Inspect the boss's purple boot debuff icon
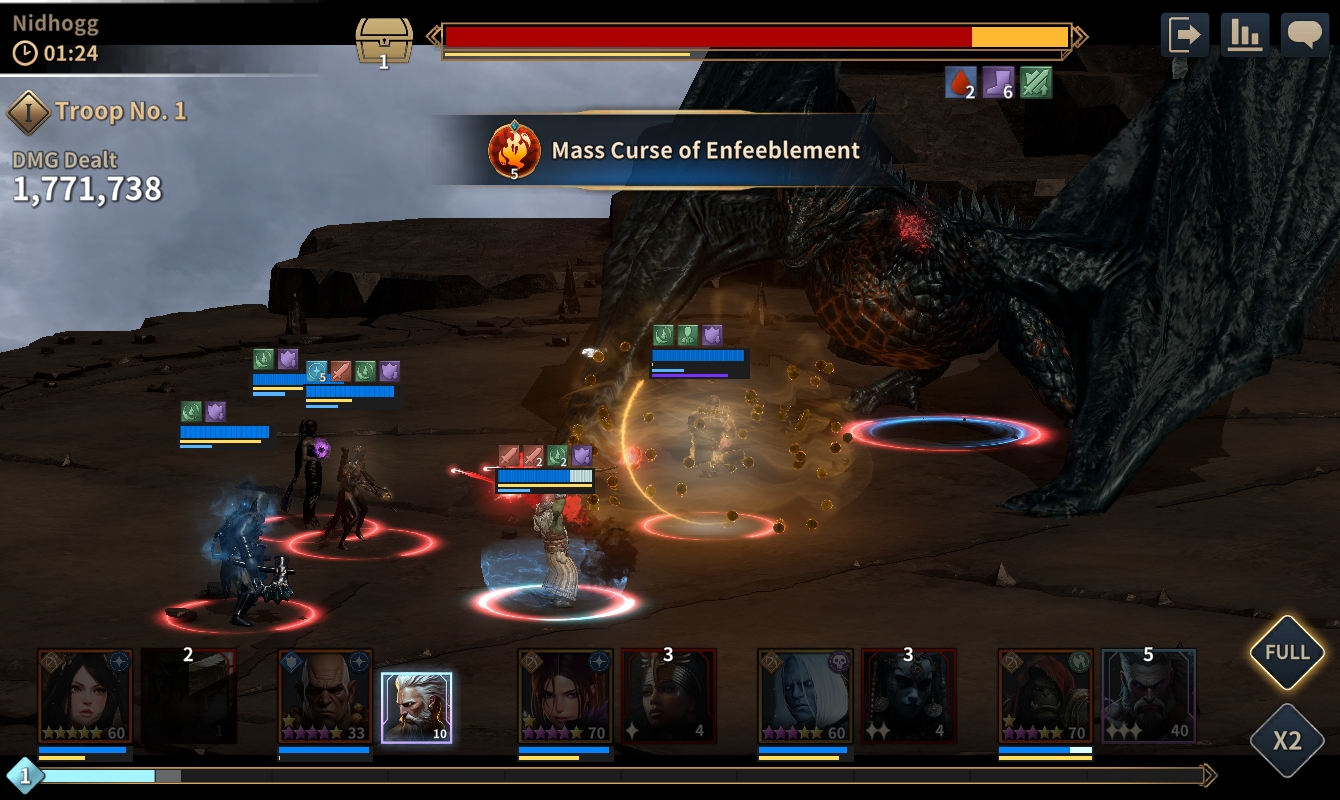The height and width of the screenshot is (800, 1340). coord(998,83)
